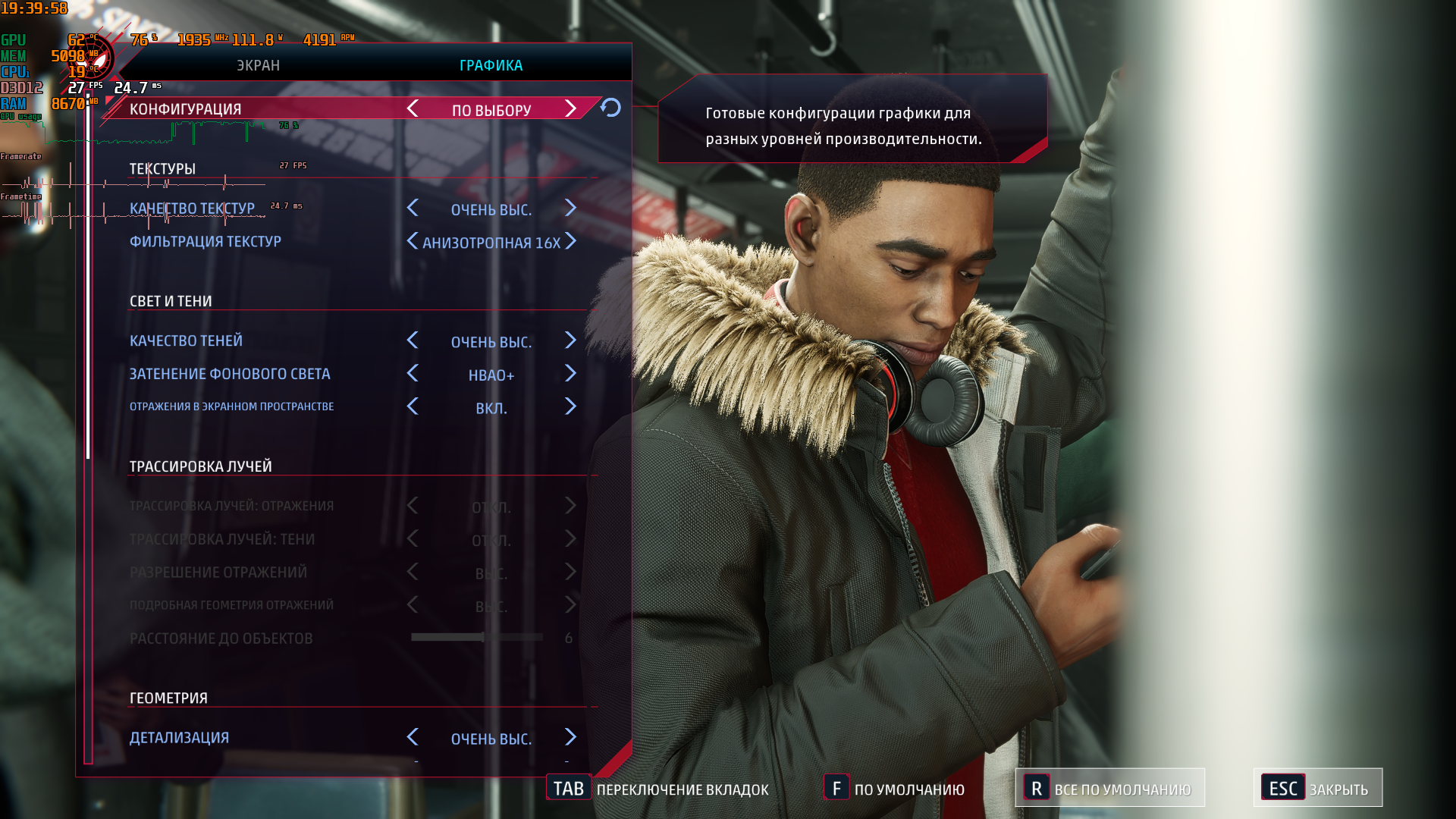The image size is (1456, 819).
Task: Click ВСЕ ПО УМОЛЧАНИЮ button
Action: click(1109, 789)
